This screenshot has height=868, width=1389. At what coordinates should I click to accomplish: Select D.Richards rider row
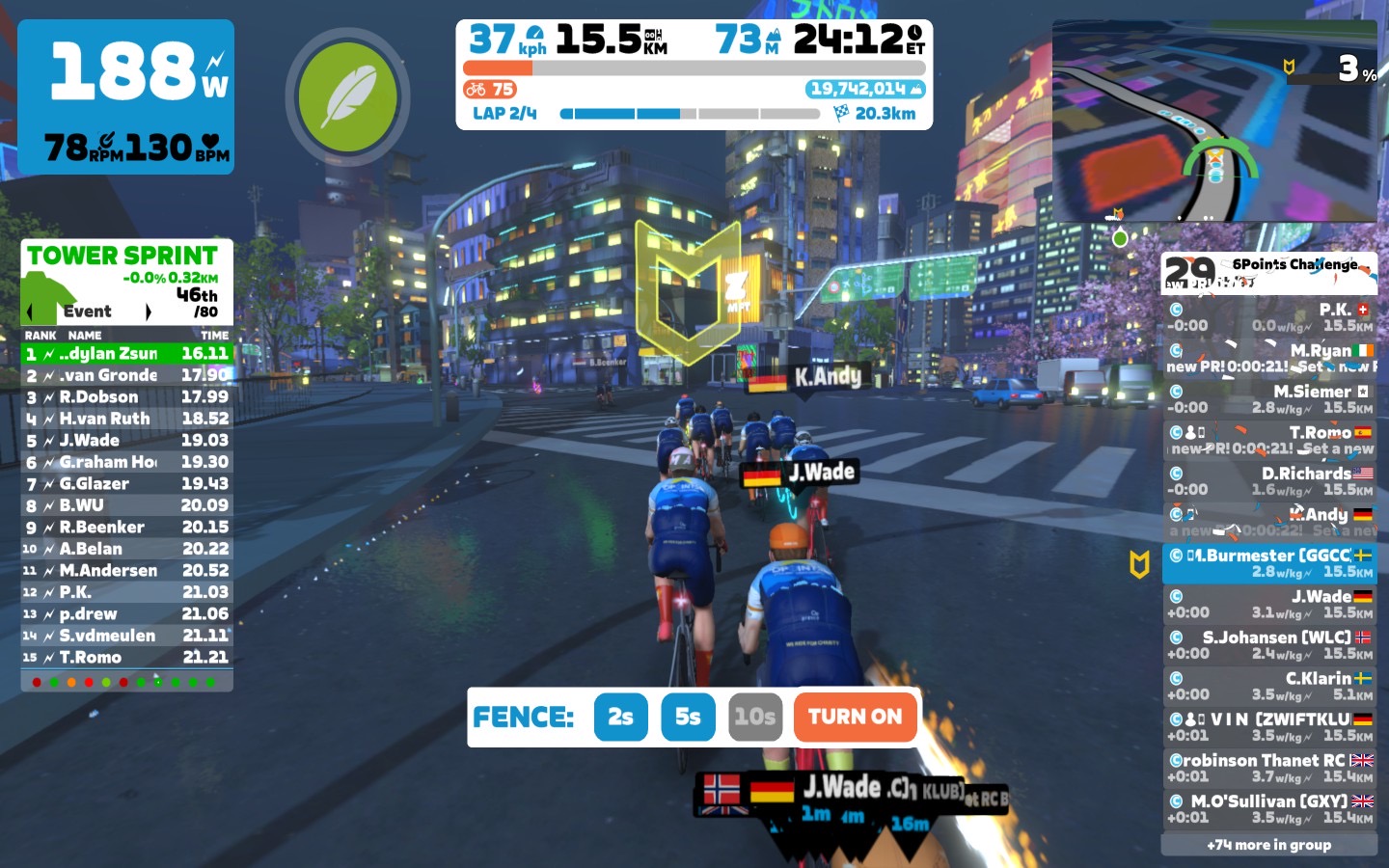pyautogui.click(x=1268, y=481)
